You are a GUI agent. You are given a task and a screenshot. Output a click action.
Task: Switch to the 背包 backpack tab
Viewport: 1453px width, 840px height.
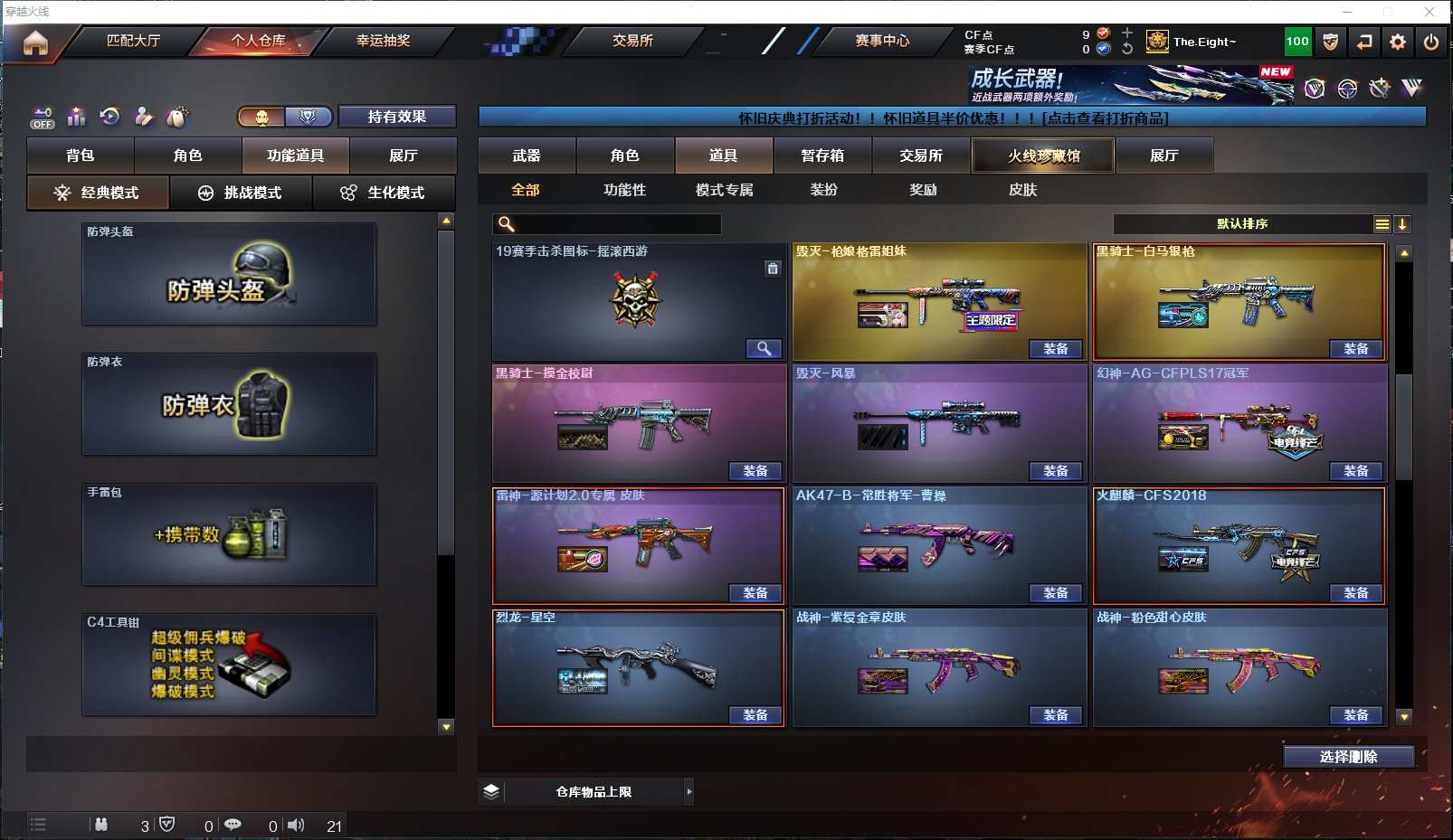tap(81, 156)
